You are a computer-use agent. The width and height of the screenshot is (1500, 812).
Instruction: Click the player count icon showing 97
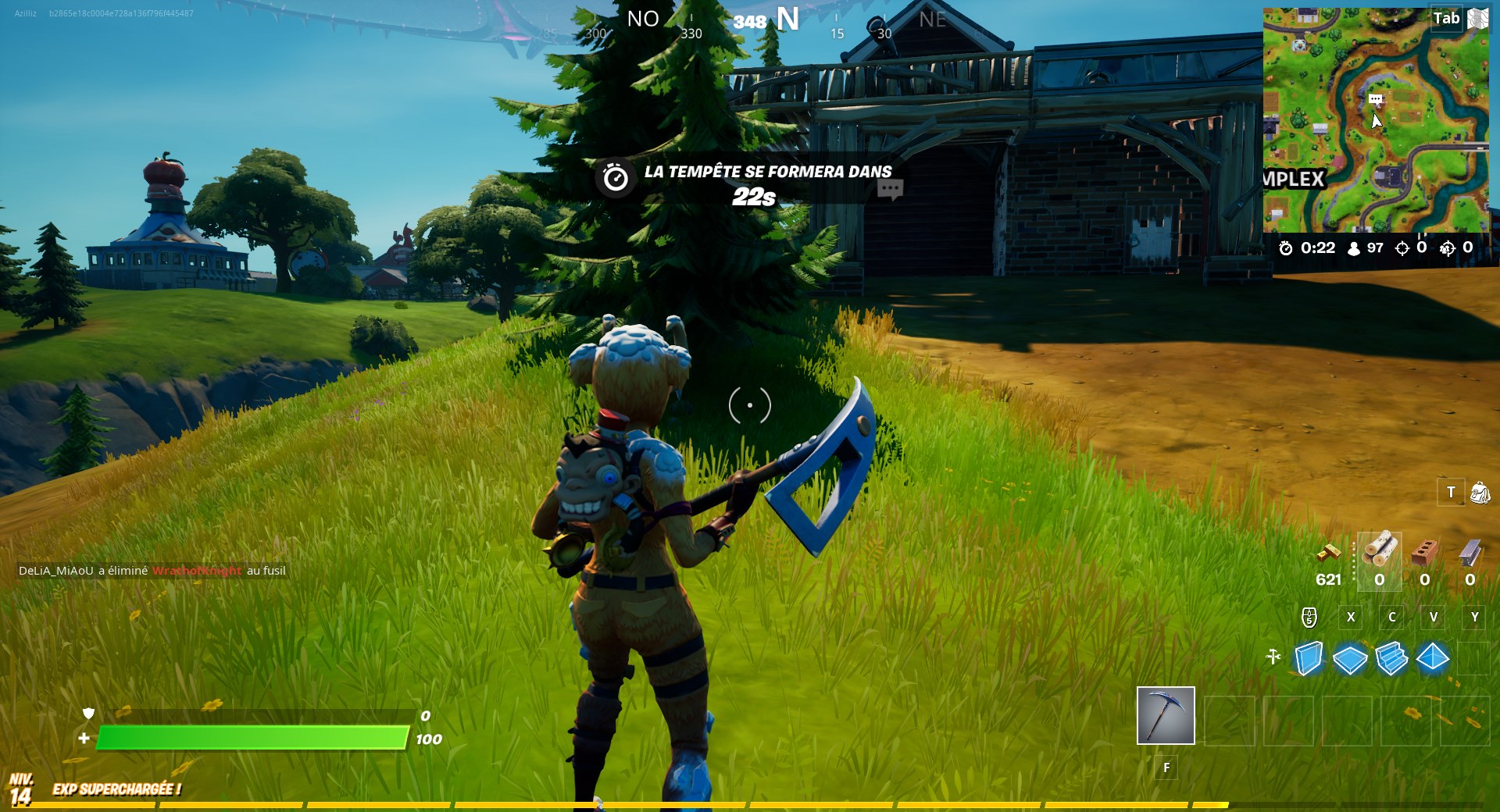click(1353, 249)
